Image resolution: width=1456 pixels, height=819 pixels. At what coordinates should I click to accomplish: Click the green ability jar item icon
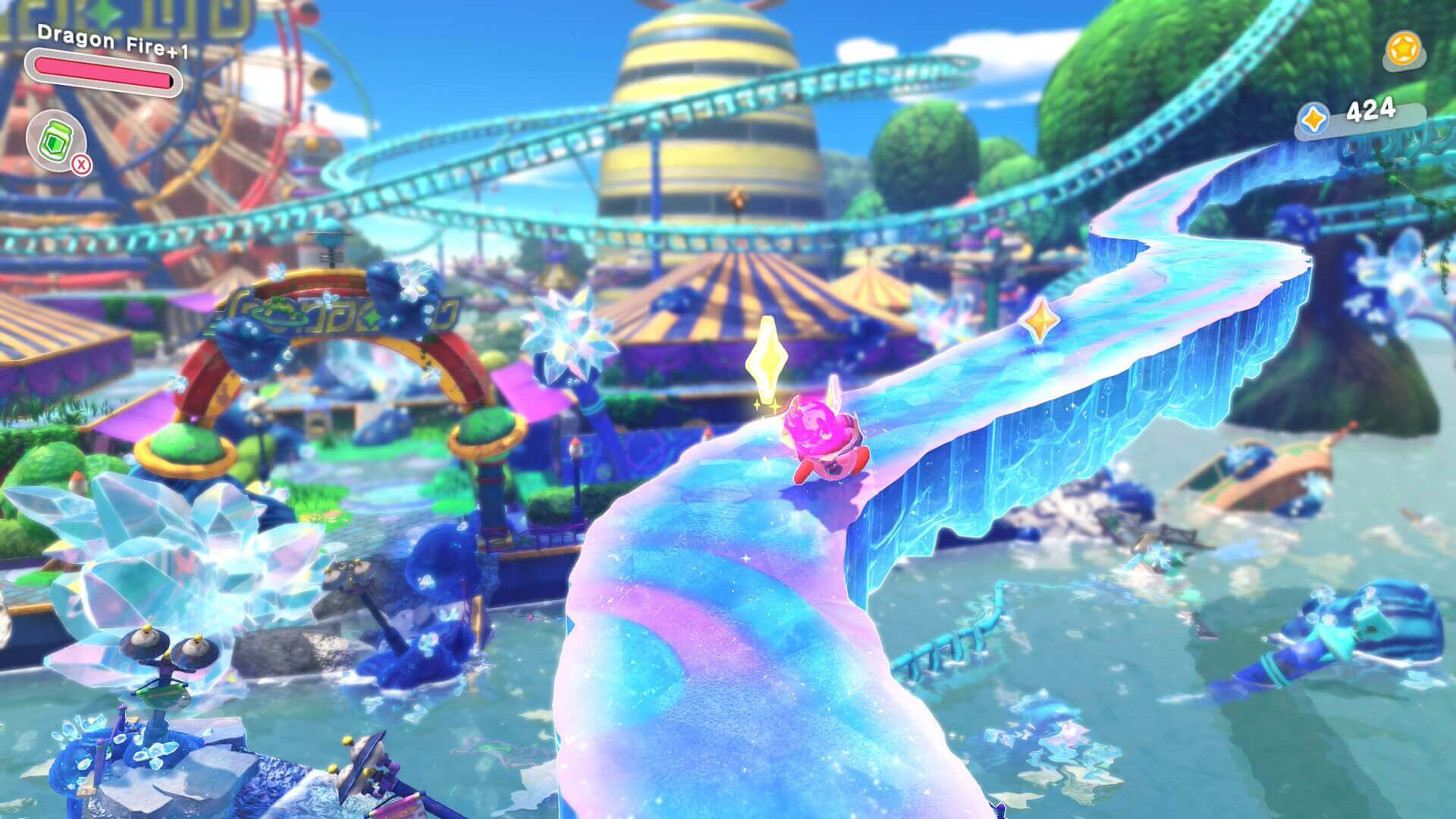click(57, 140)
